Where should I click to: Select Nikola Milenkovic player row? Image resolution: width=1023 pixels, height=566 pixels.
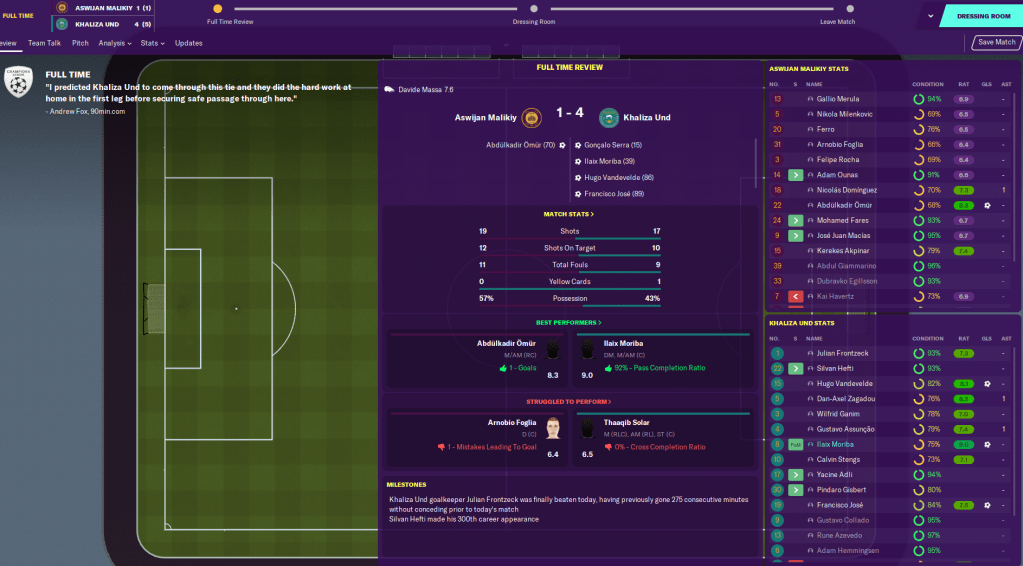[x=844, y=115]
